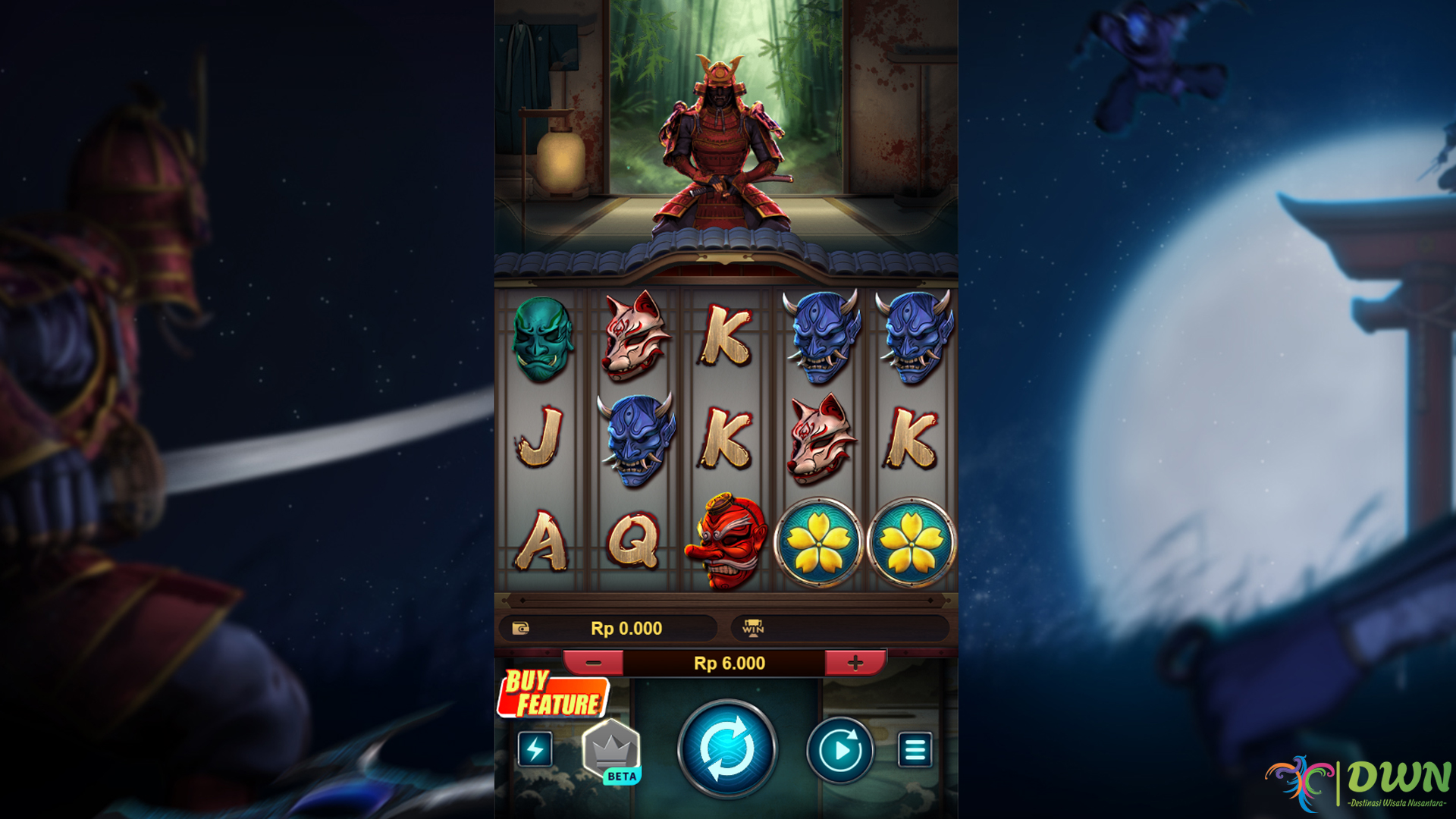
Task: Expand the game options menu
Action: point(915,748)
